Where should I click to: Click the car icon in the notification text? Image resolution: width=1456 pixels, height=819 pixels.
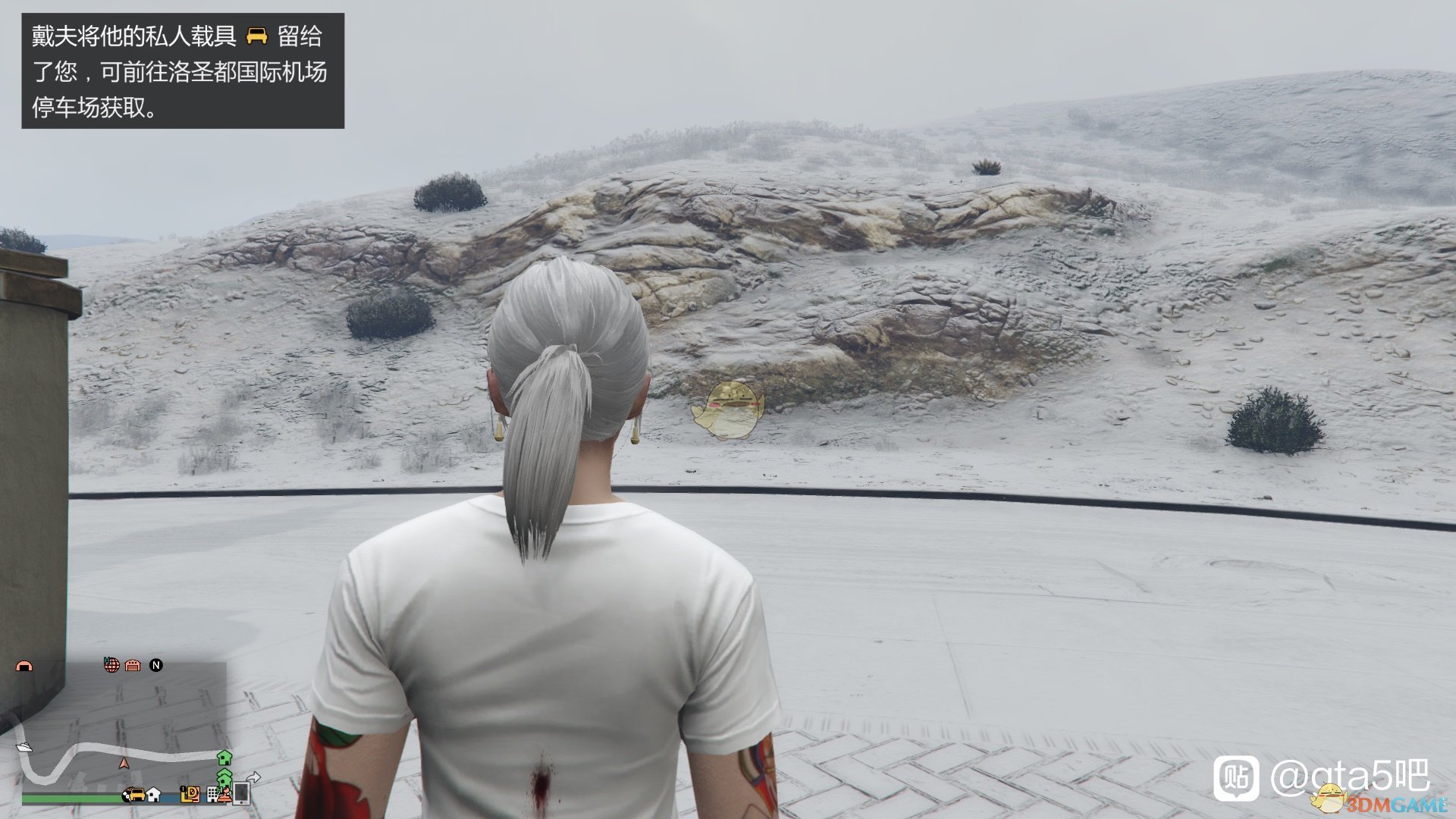(x=258, y=36)
